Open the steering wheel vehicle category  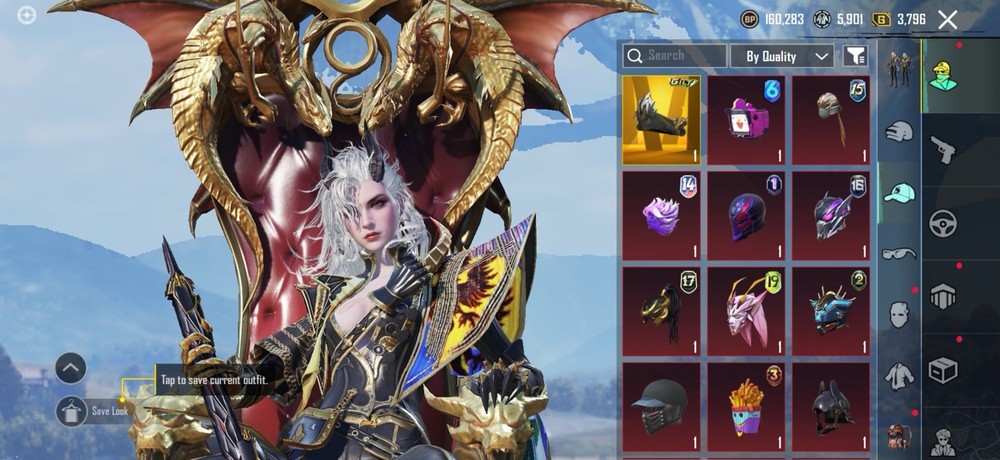point(942,222)
